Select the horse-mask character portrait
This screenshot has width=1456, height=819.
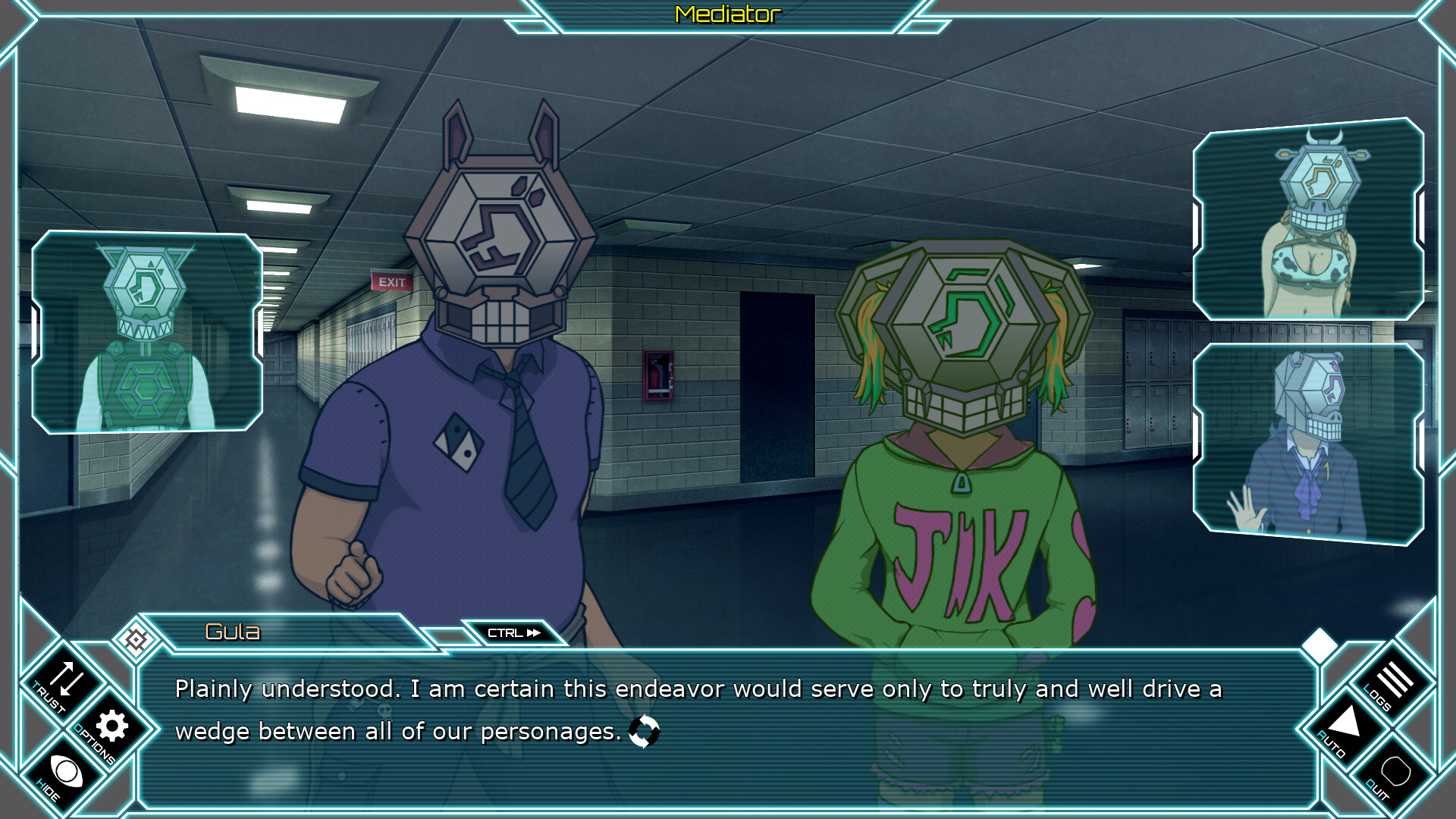coord(1308,444)
